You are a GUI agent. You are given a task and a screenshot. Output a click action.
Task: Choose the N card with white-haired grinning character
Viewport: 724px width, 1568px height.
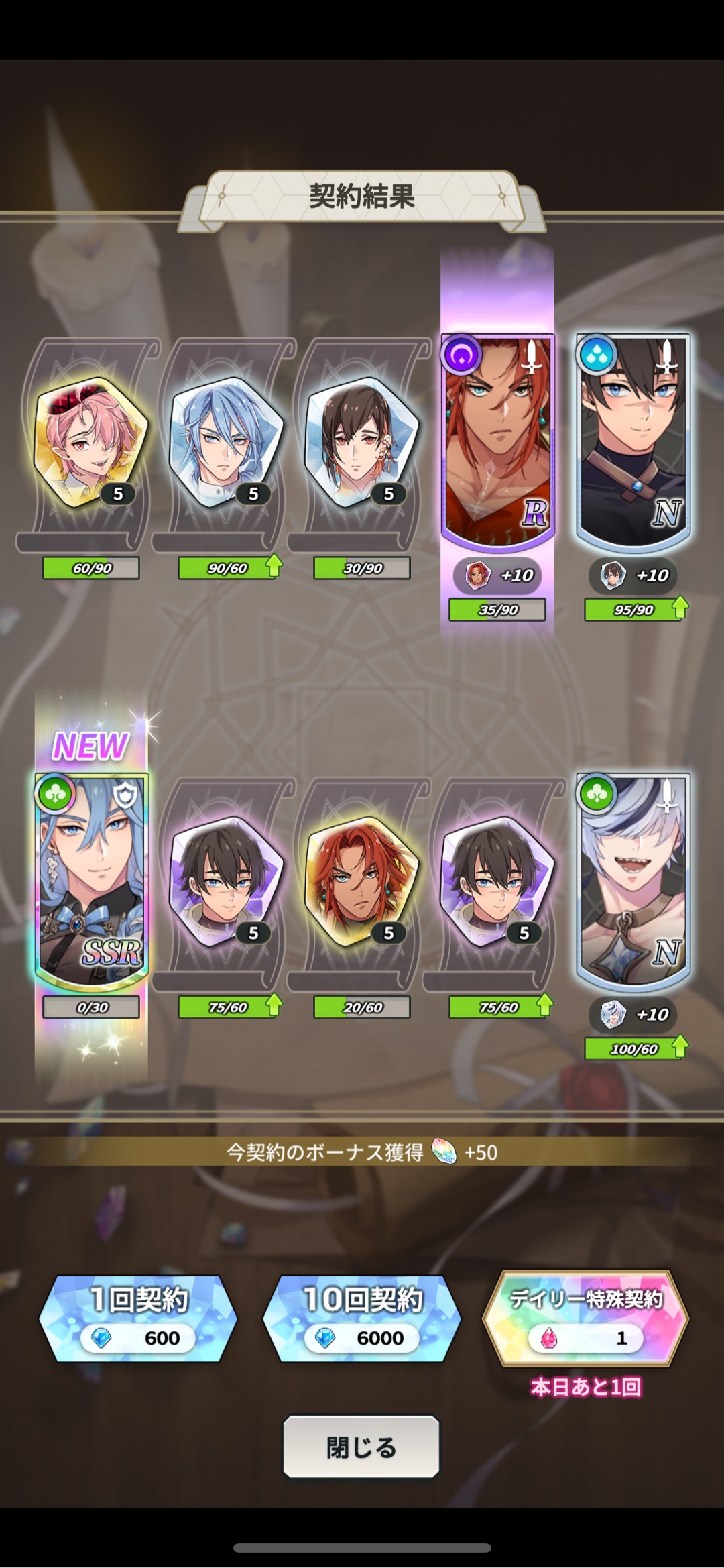pos(633,880)
